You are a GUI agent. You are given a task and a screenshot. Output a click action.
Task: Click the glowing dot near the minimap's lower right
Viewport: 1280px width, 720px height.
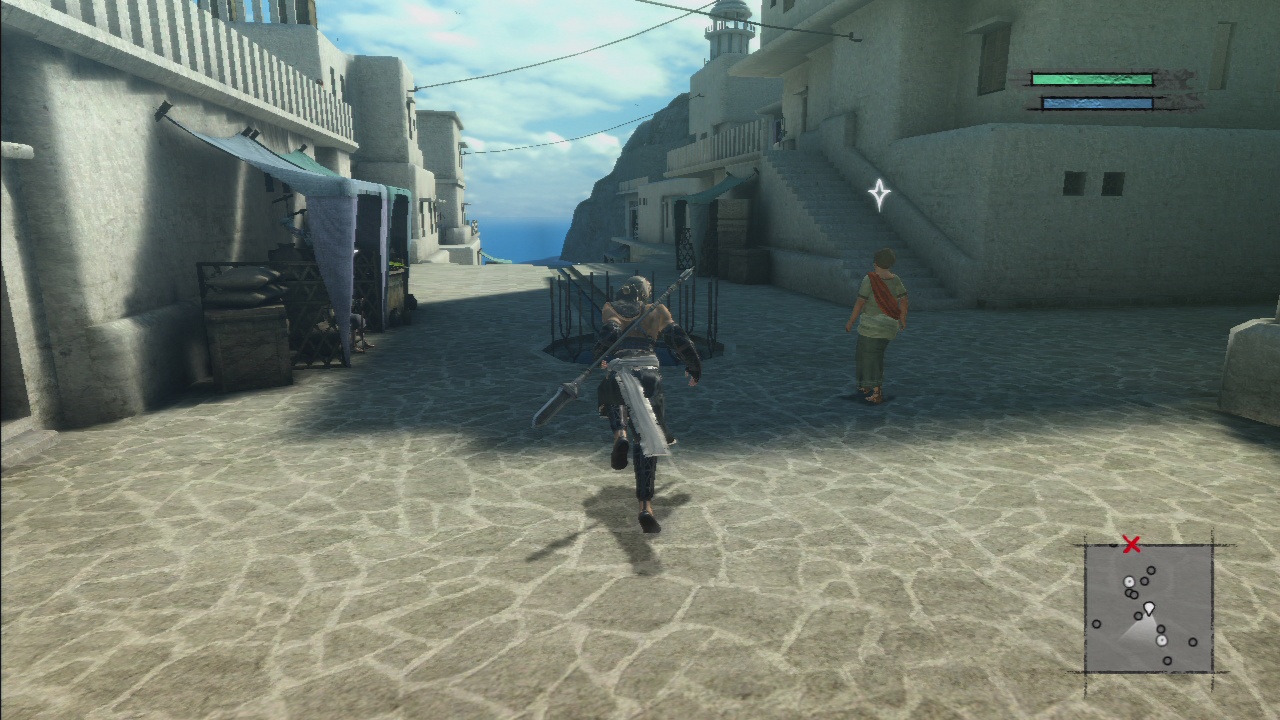tap(1161, 640)
